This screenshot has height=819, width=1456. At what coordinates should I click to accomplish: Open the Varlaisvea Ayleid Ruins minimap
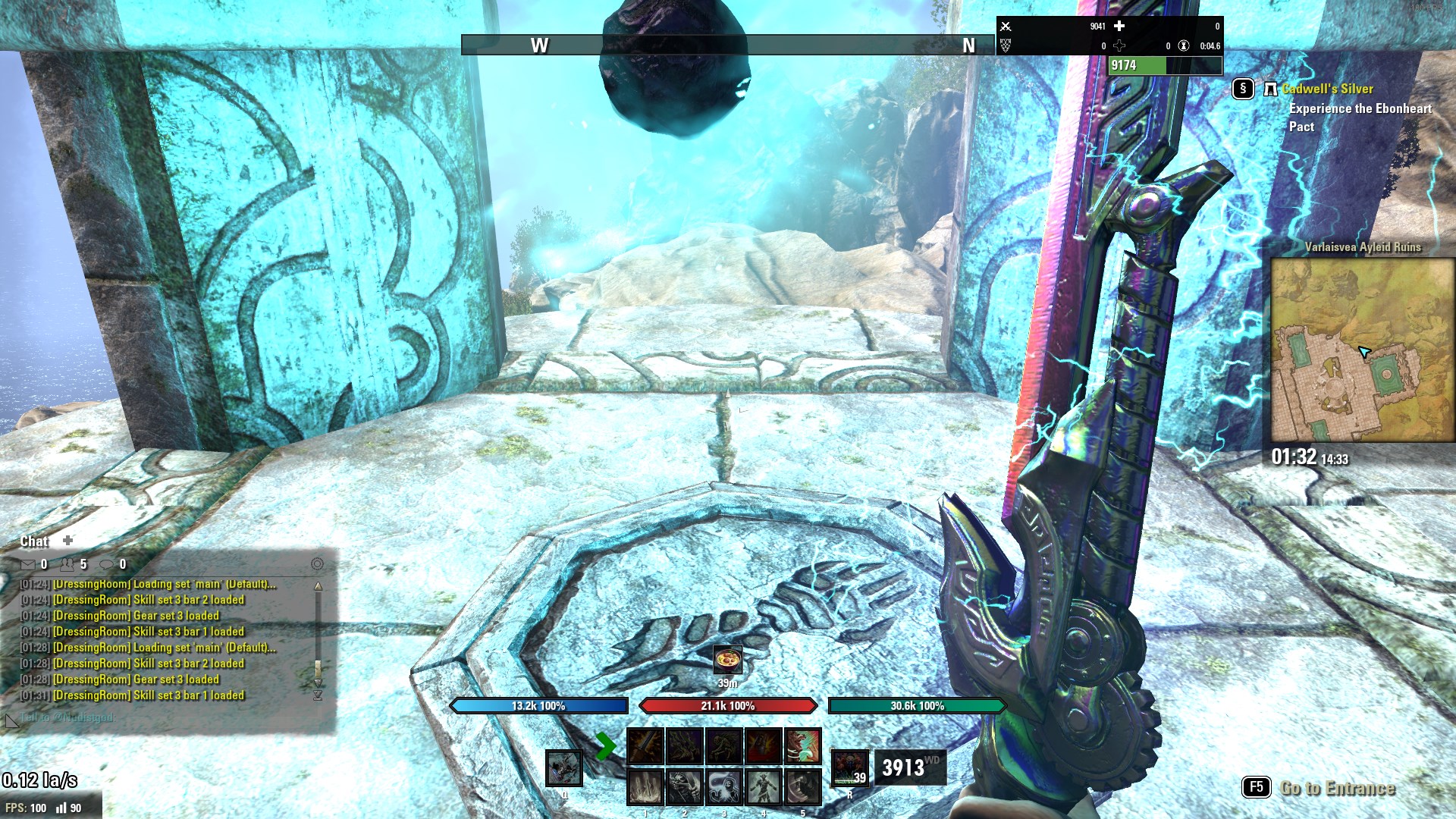(1363, 349)
